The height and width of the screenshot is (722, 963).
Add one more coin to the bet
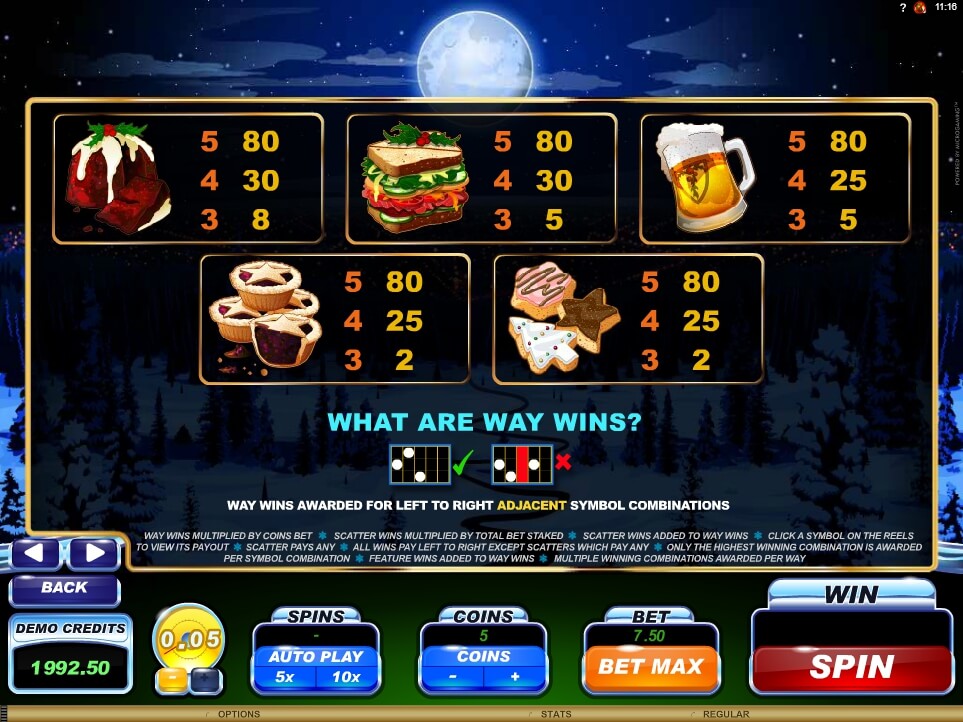point(516,677)
